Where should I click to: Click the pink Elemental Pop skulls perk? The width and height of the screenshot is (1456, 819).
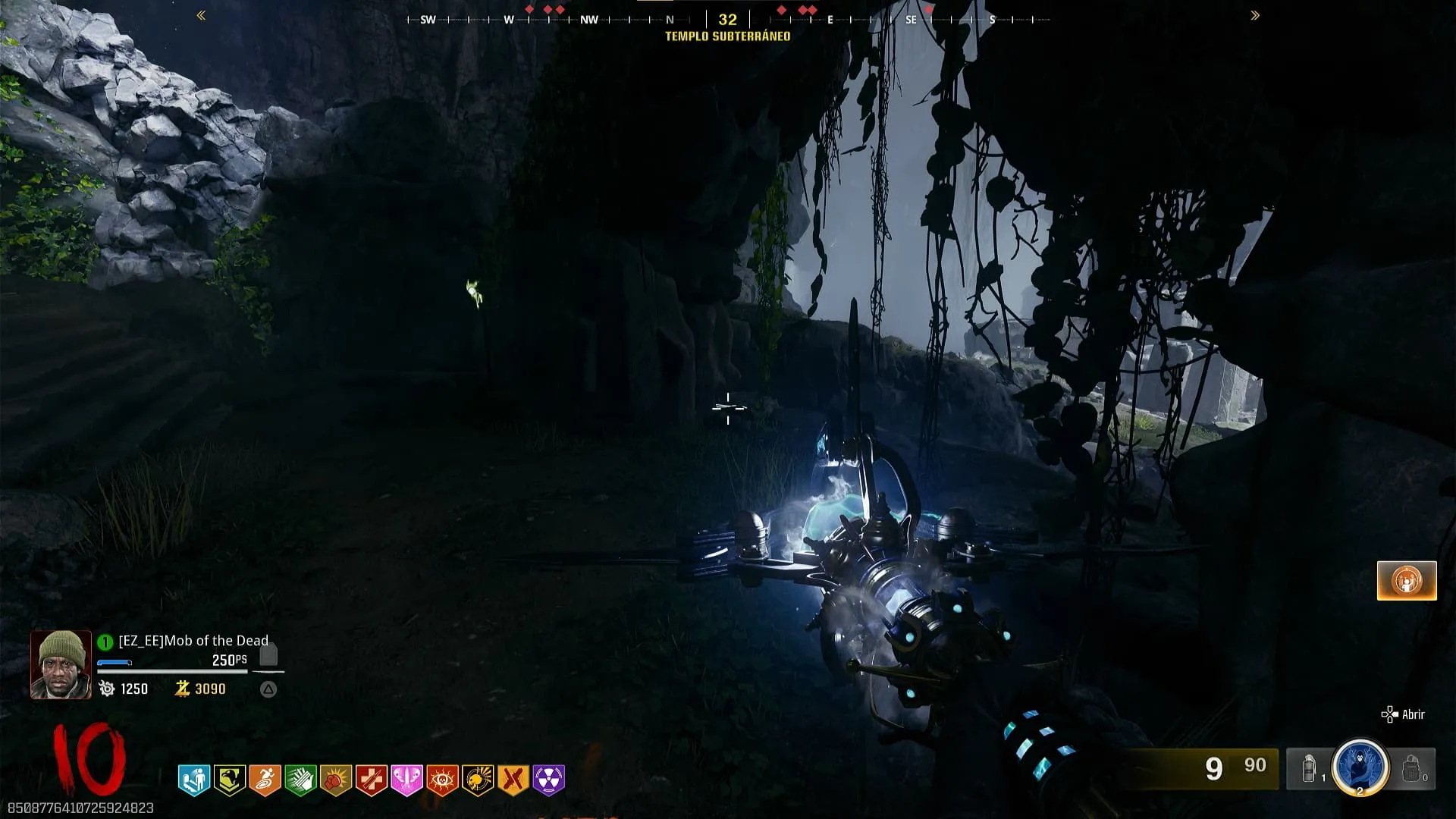click(x=406, y=780)
